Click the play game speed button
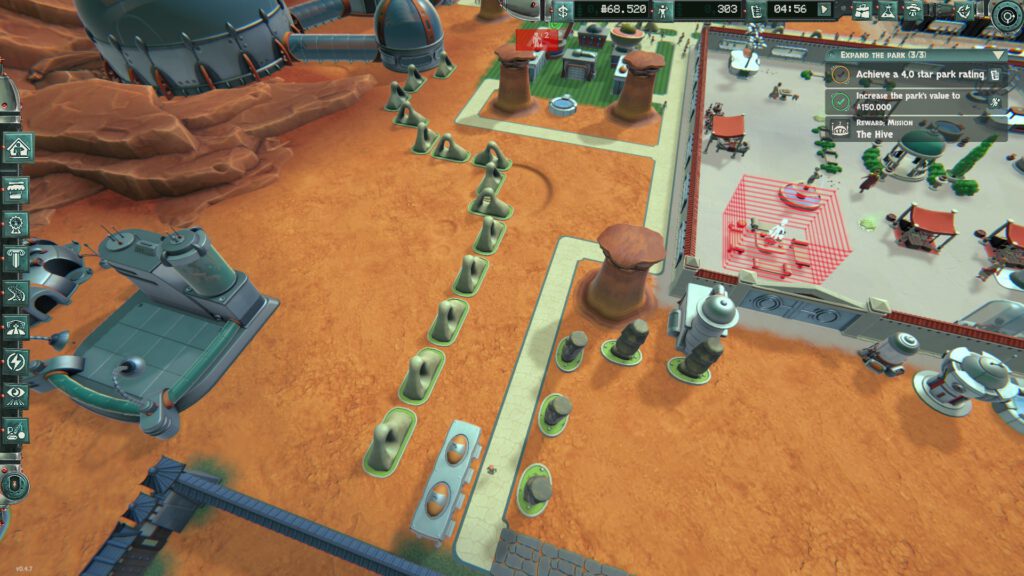This screenshot has width=1024, height=576. (825, 10)
